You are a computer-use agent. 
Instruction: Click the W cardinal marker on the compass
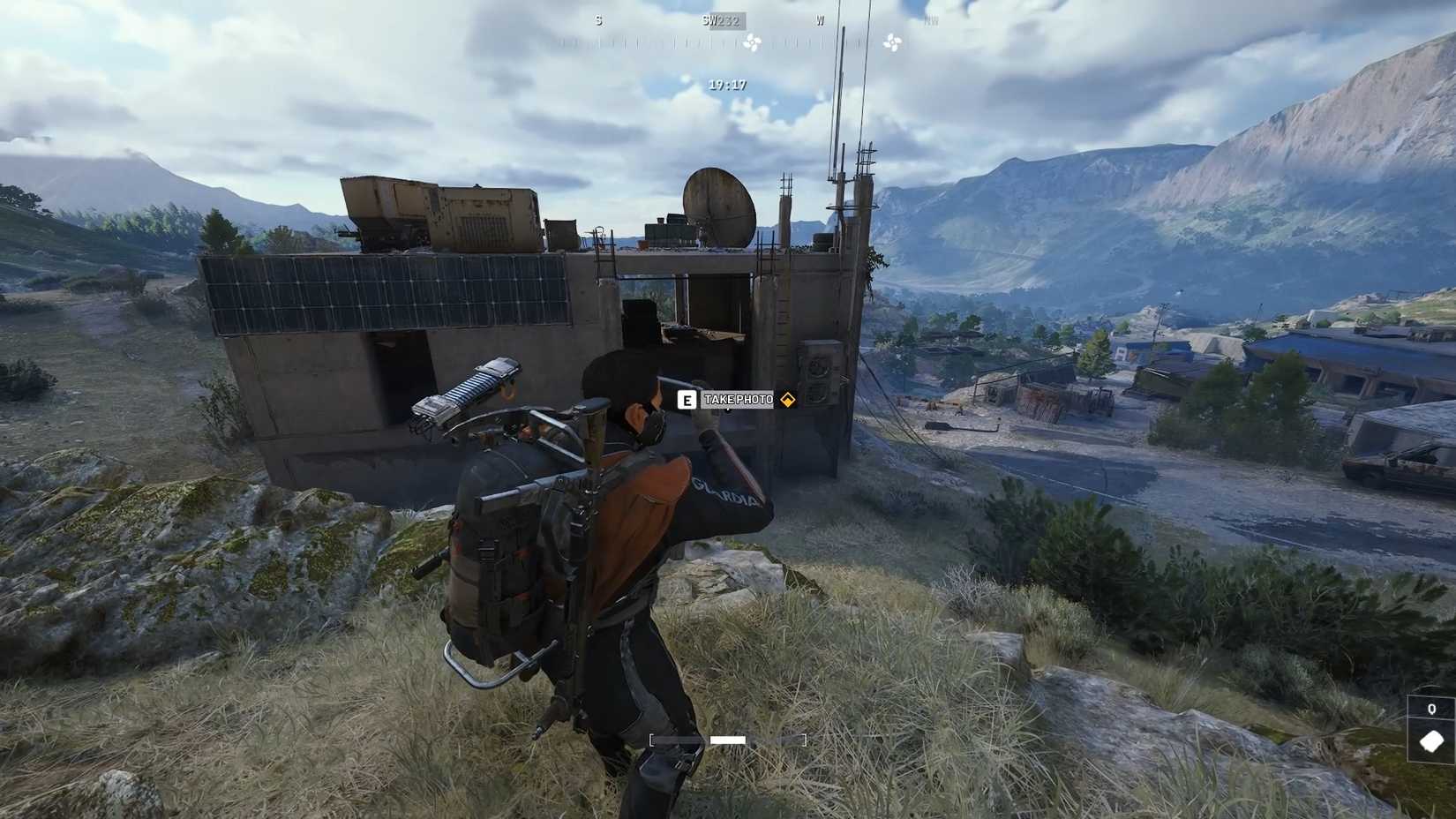click(x=821, y=19)
